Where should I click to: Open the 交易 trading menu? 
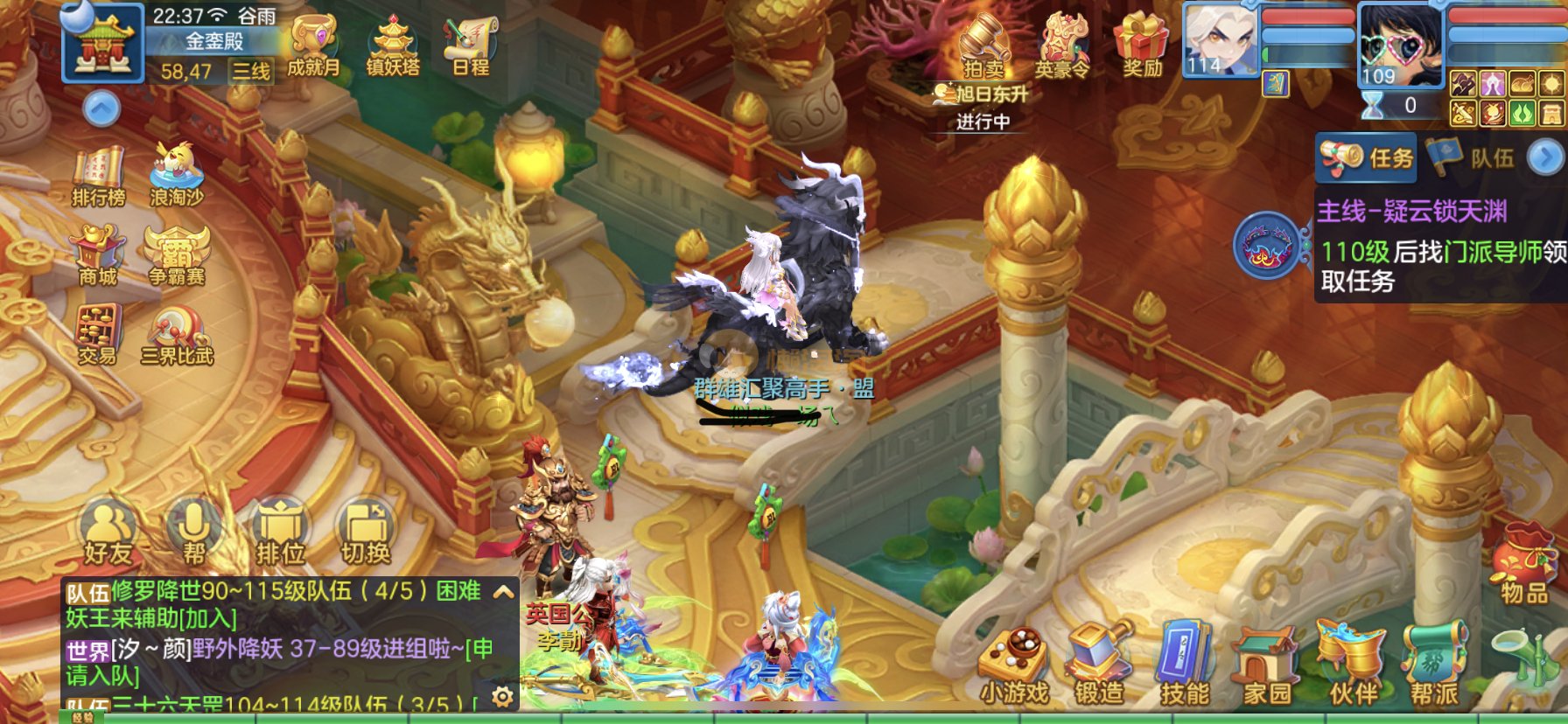pos(97,334)
